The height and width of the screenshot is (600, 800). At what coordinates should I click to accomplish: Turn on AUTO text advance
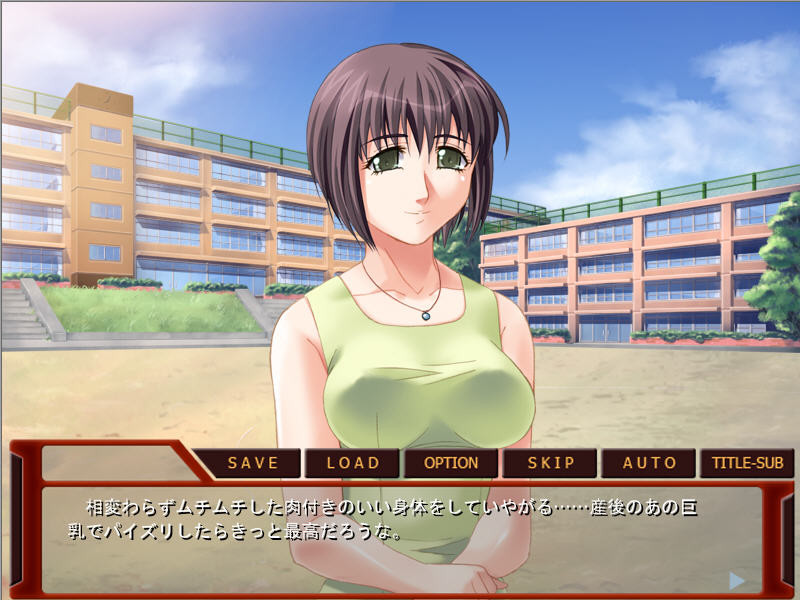649,464
